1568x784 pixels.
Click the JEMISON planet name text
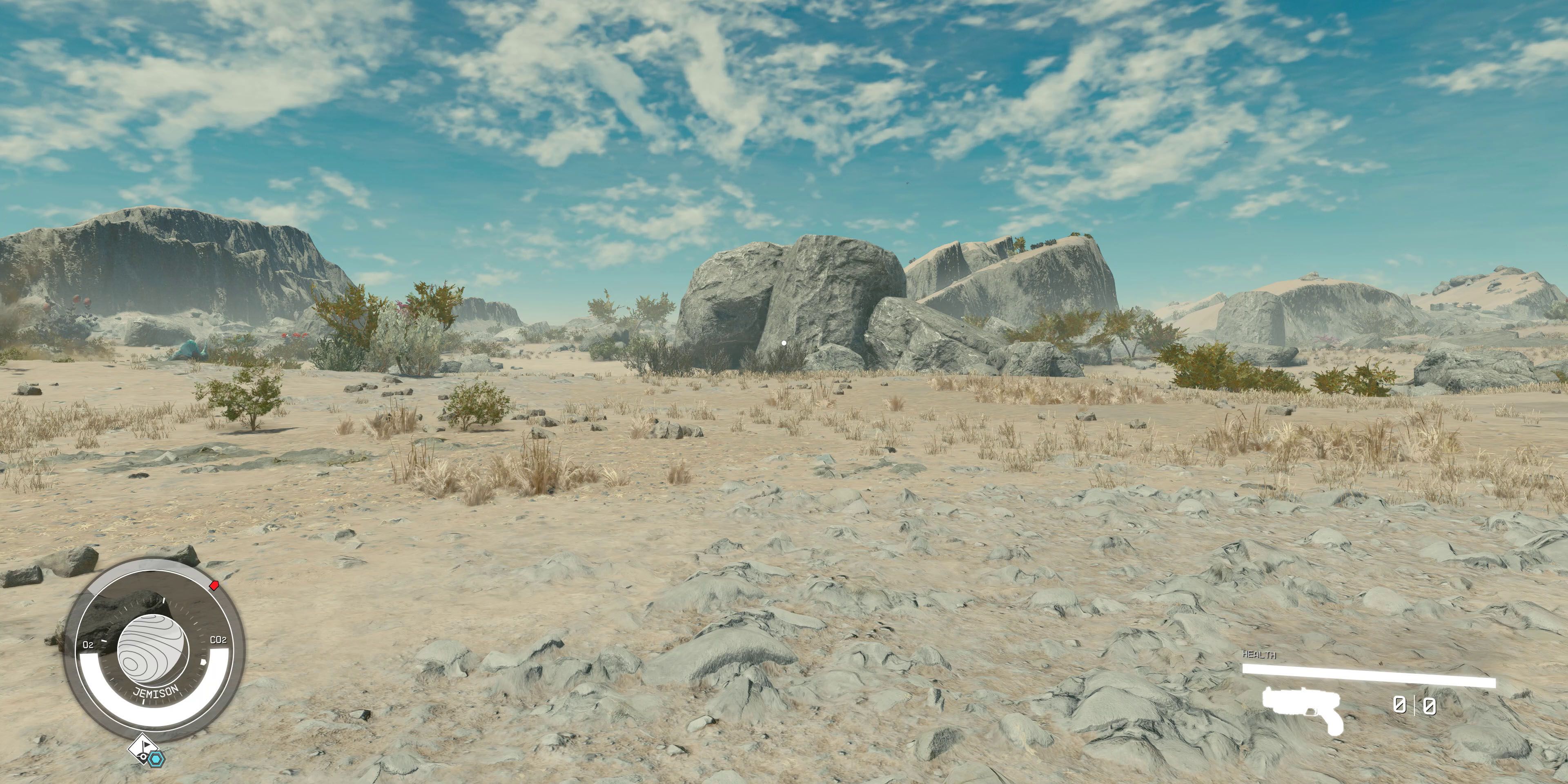click(156, 692)
